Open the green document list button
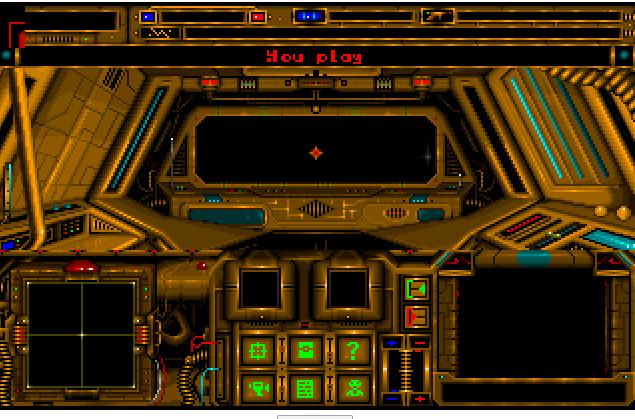 [x=305, y=387]
